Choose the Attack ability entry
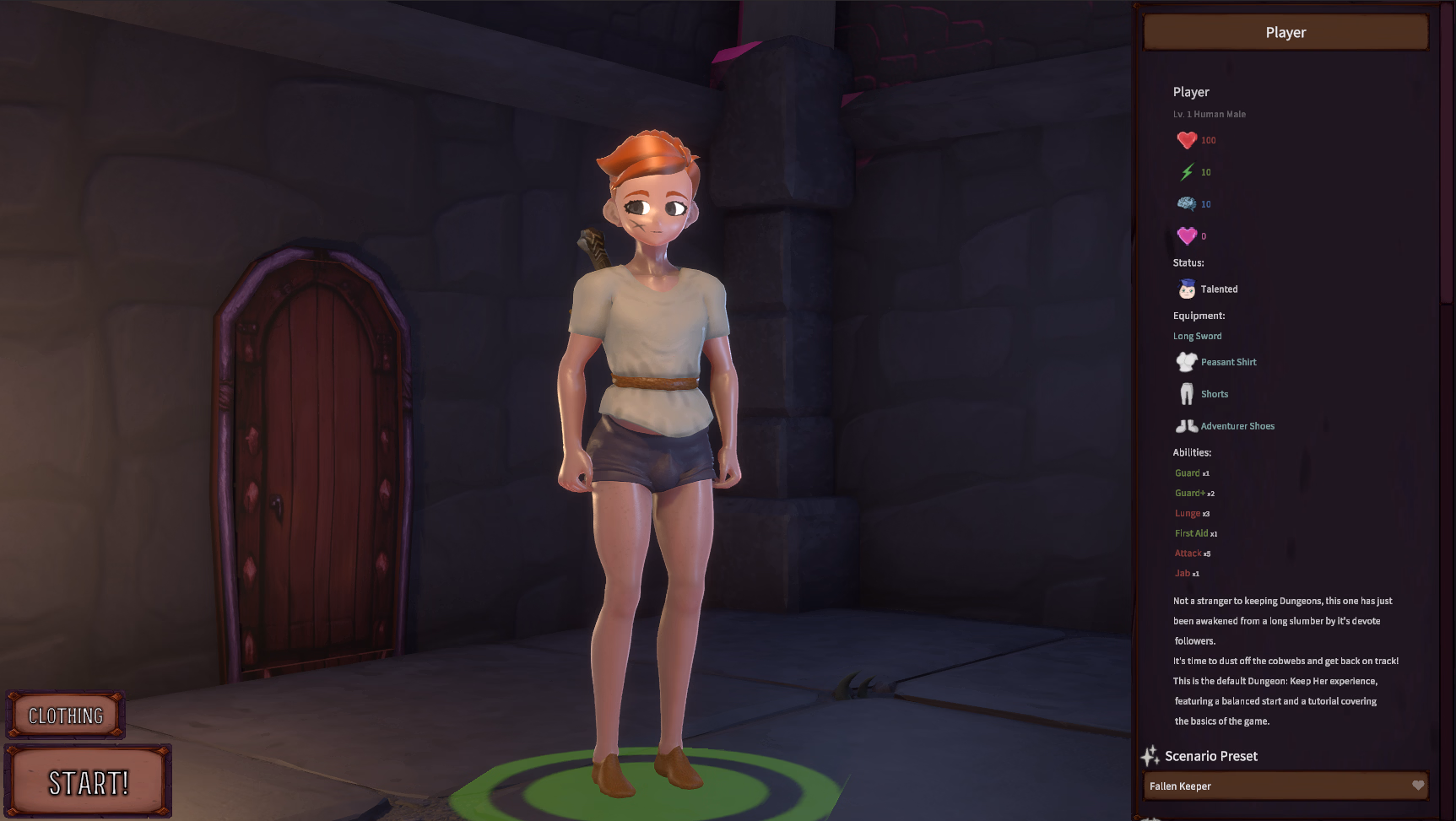The image size is (1456, 821). pos(1188,554)
